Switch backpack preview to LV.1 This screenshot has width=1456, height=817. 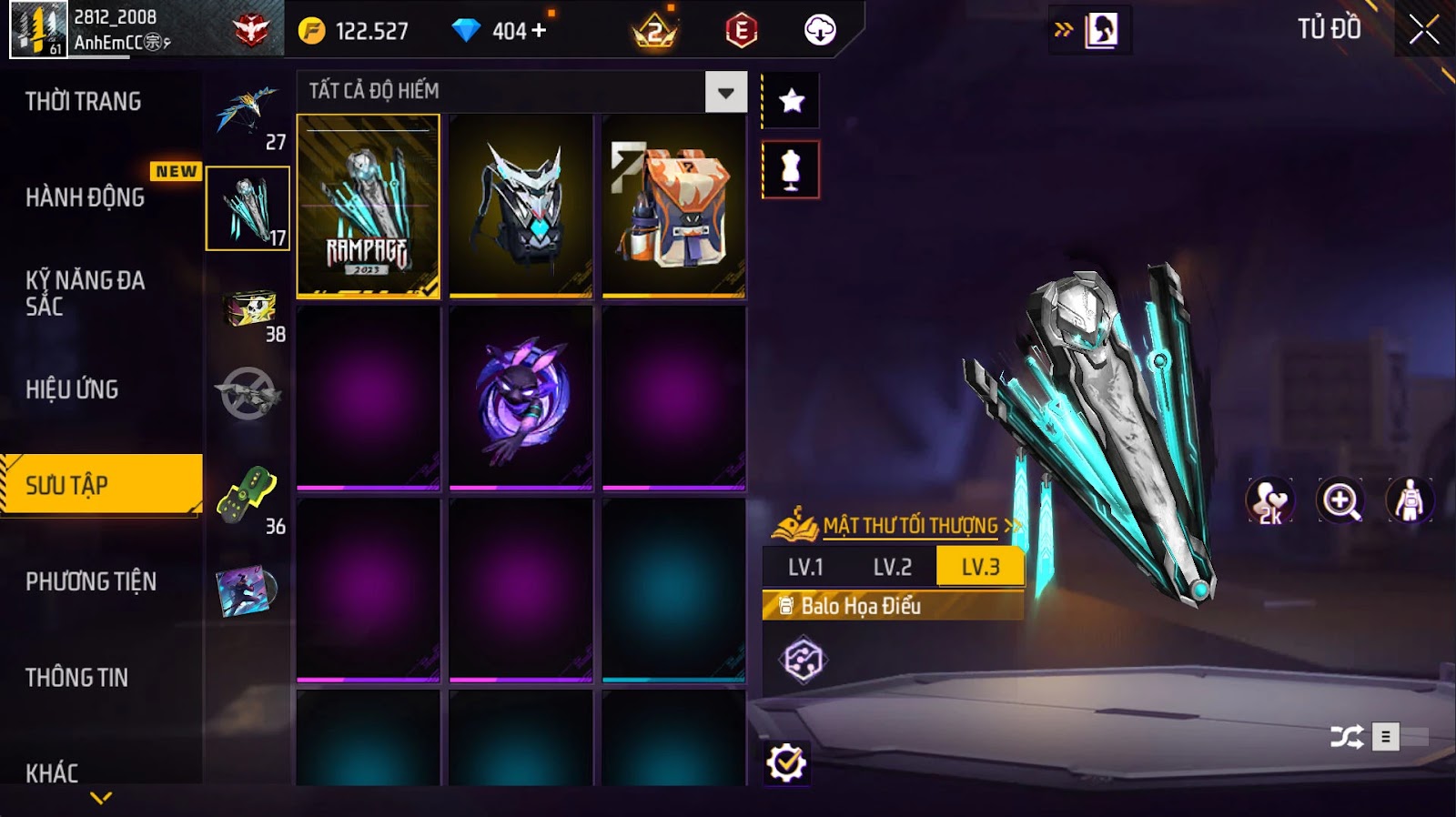pyautogui.click(x=805, y=567)
